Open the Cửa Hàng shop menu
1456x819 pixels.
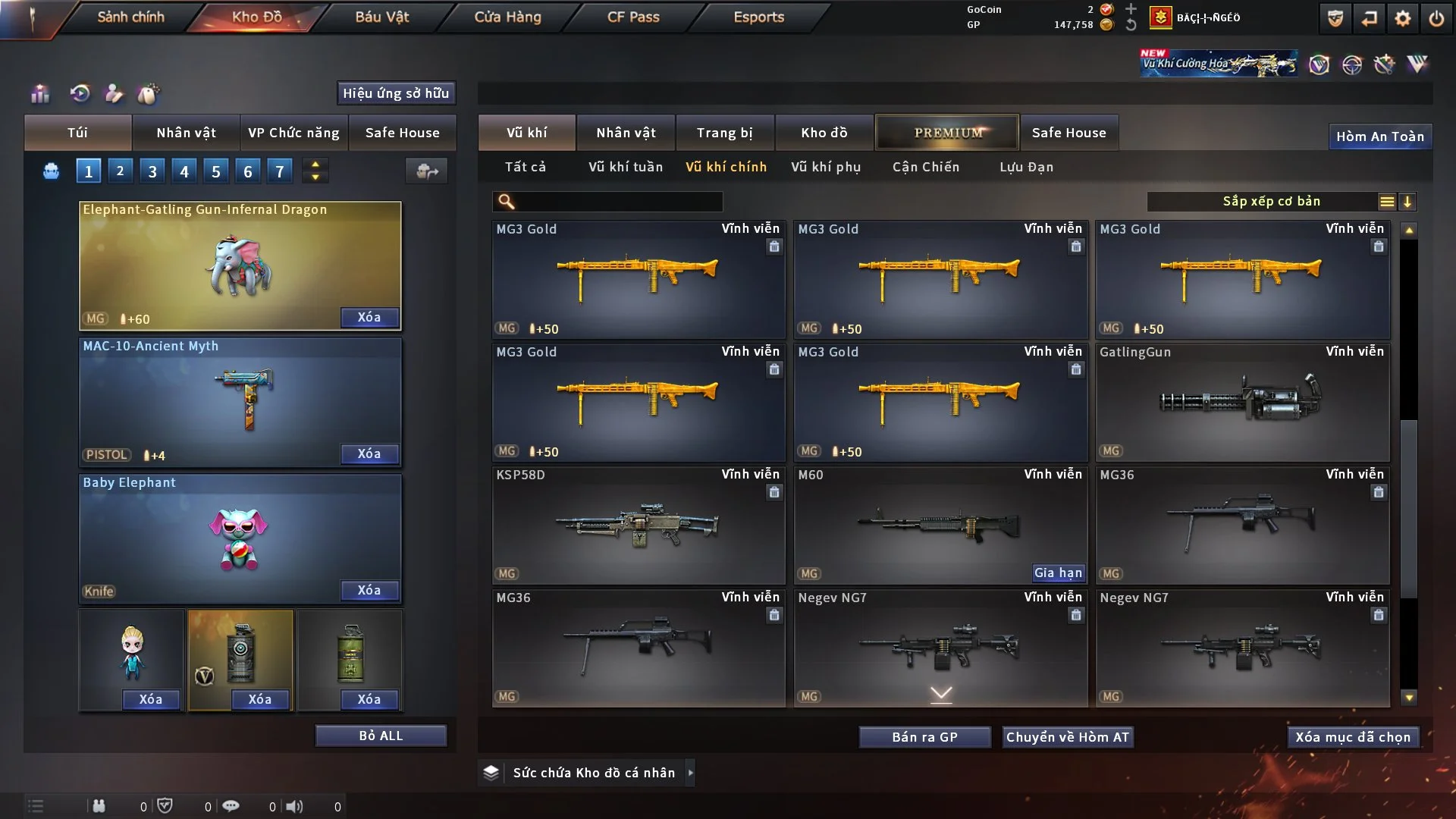point(507,17)
